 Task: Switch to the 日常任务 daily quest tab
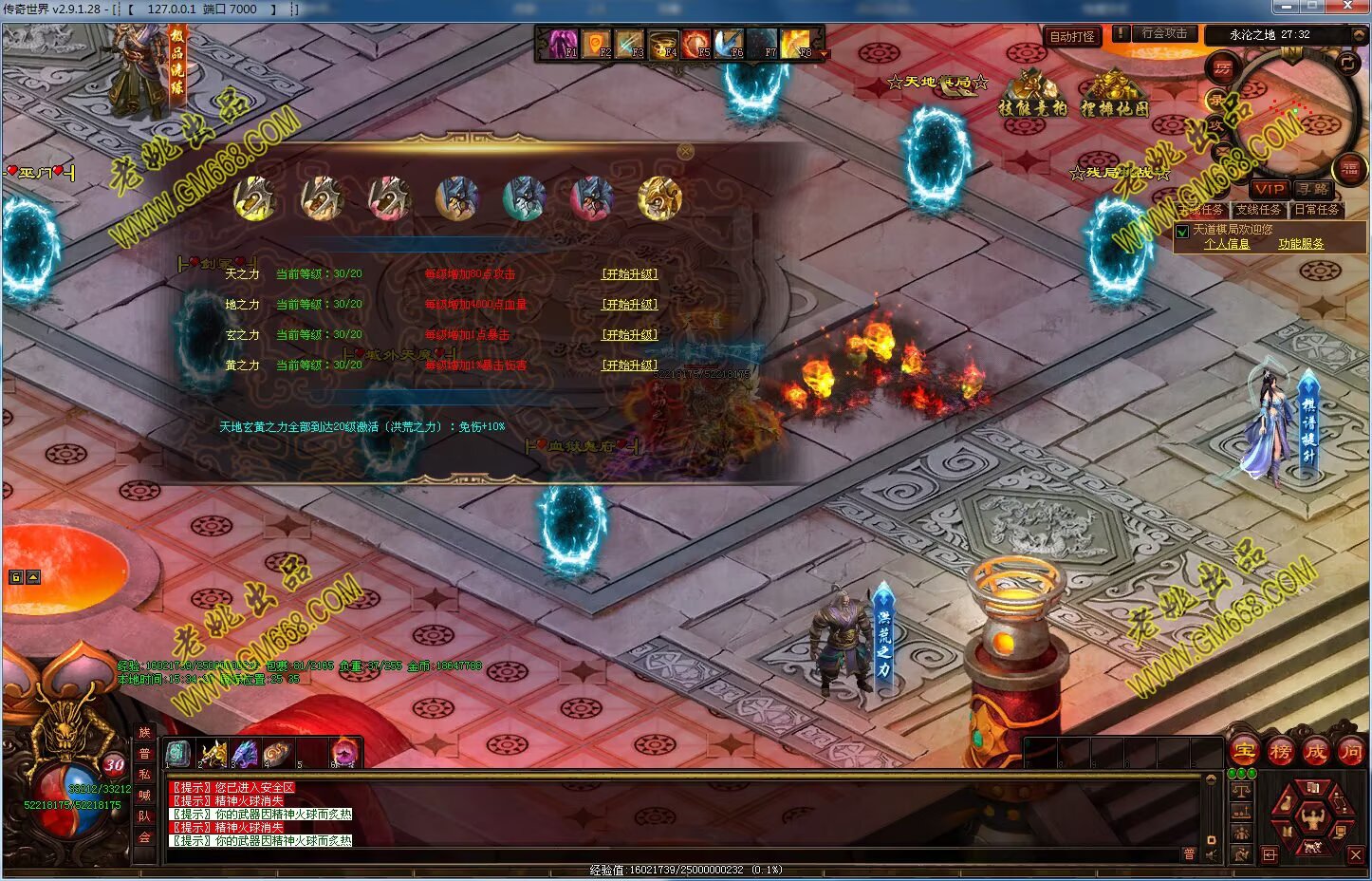click(1317, 210)
